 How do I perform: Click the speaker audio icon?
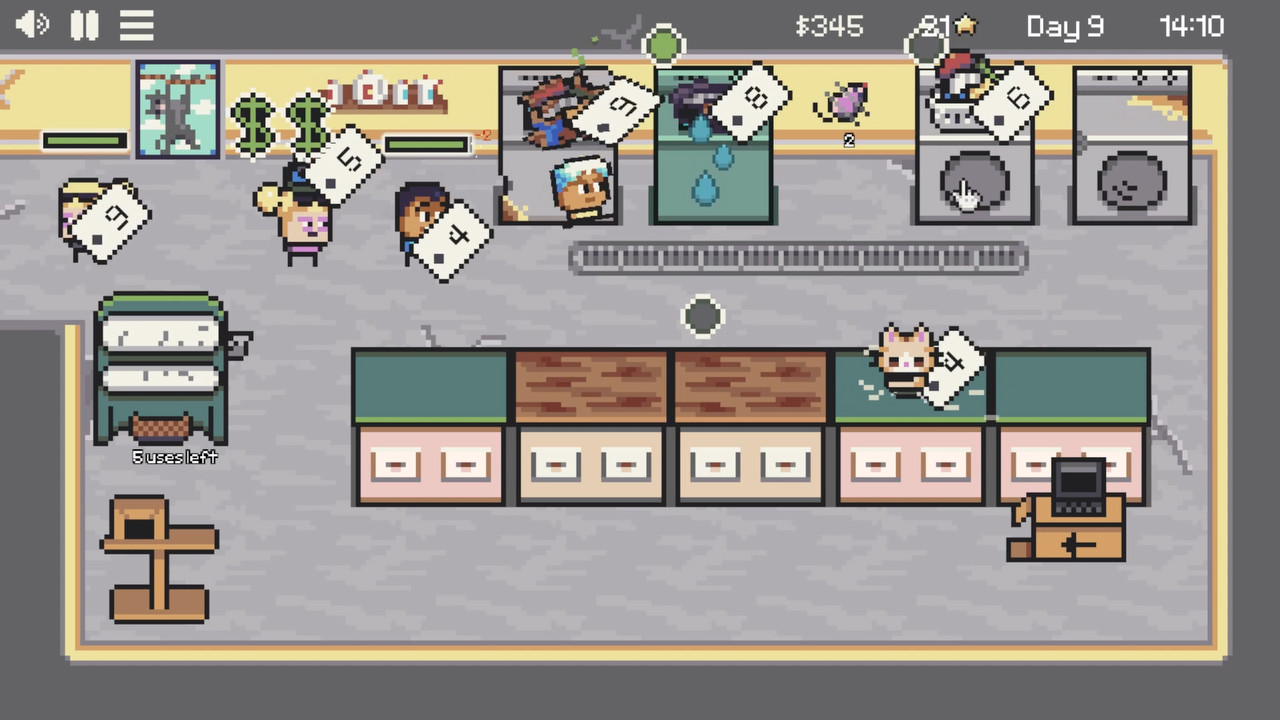tap(30, 25)
